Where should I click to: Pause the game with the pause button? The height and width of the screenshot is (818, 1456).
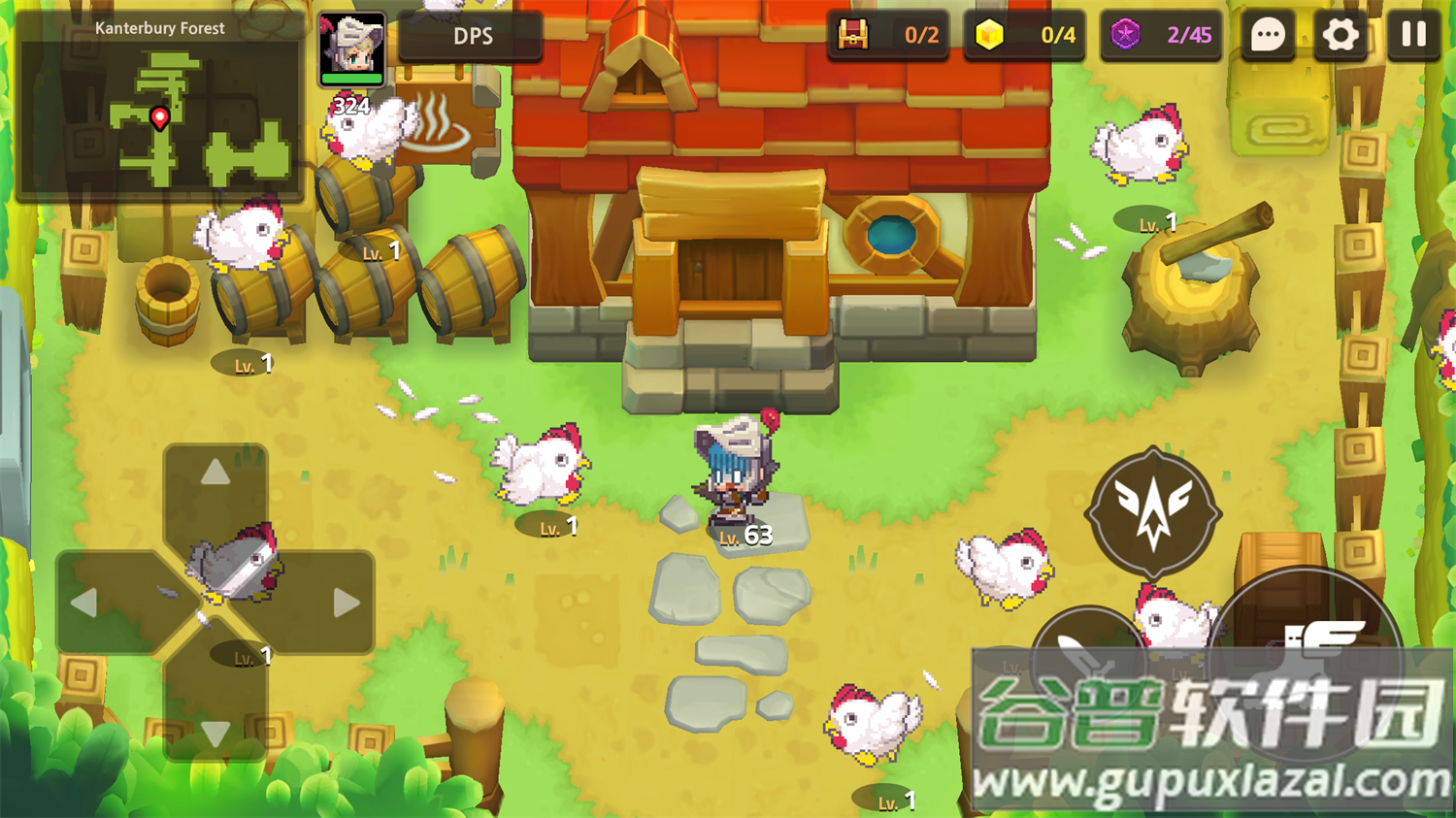pos(1413,35)
